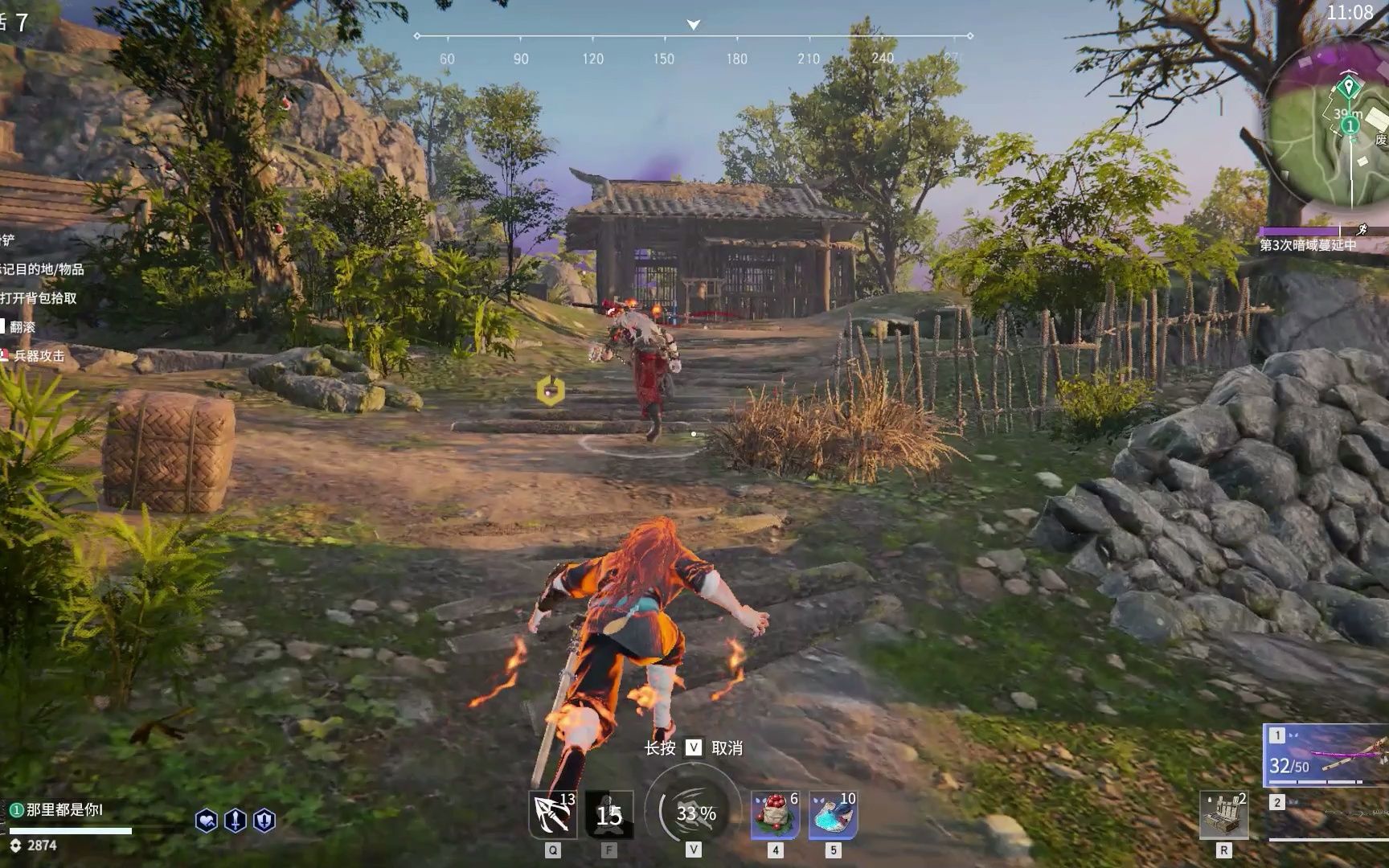Select the sword buff hexagon icon
Viewport: 1389px width, 868px height.
tap(235, 821)
